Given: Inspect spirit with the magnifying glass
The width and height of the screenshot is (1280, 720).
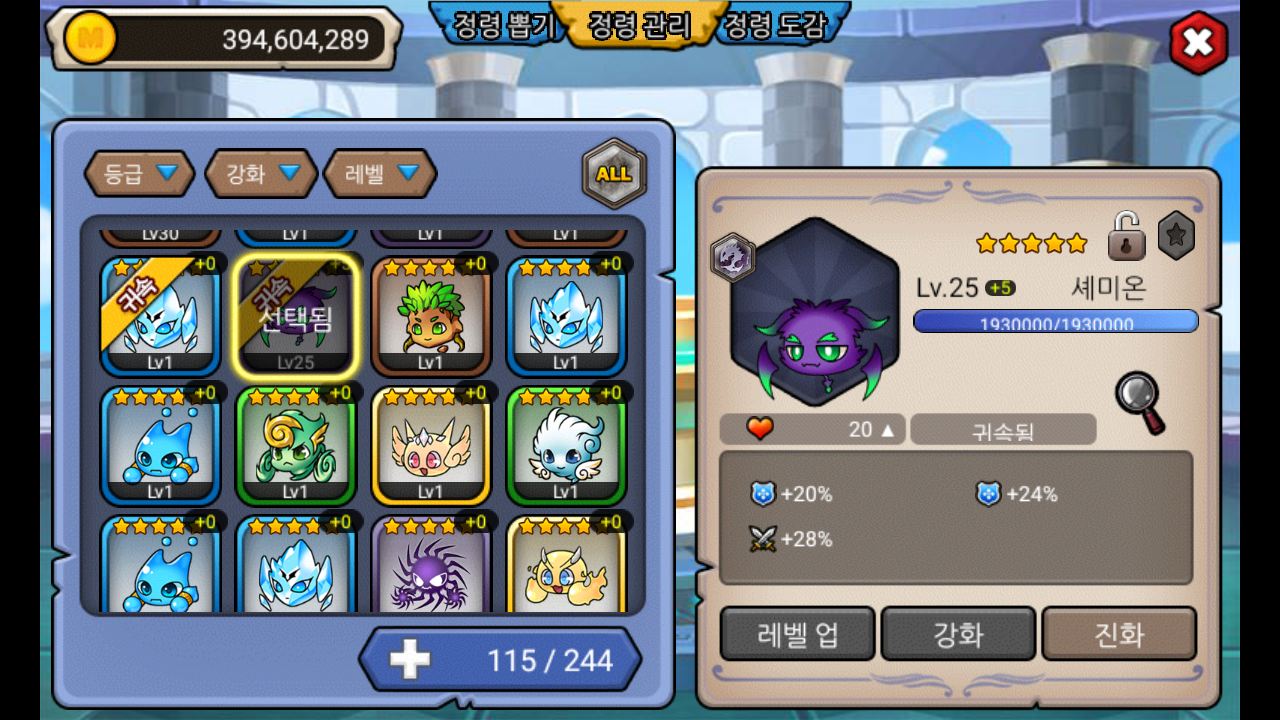Looking at the screenshot, I should pyautogui.click(x=1140, y=401).
